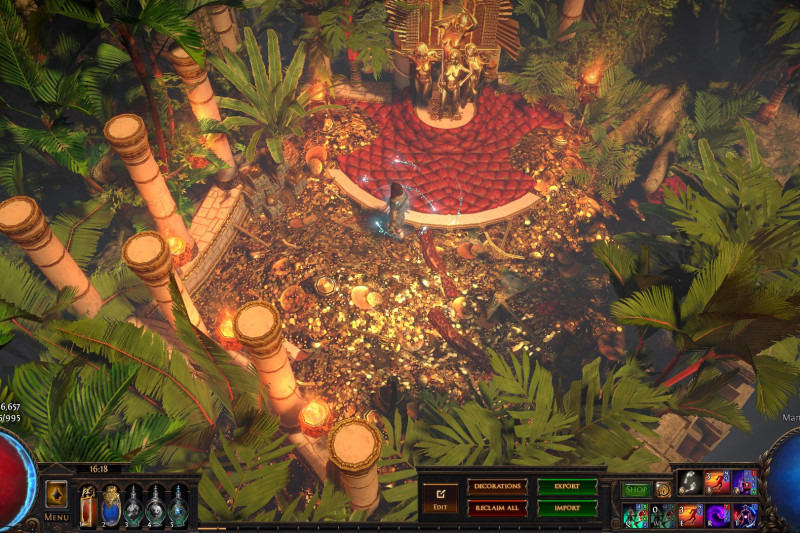
Task: Open the Menu button
Action: pos(56,499)
